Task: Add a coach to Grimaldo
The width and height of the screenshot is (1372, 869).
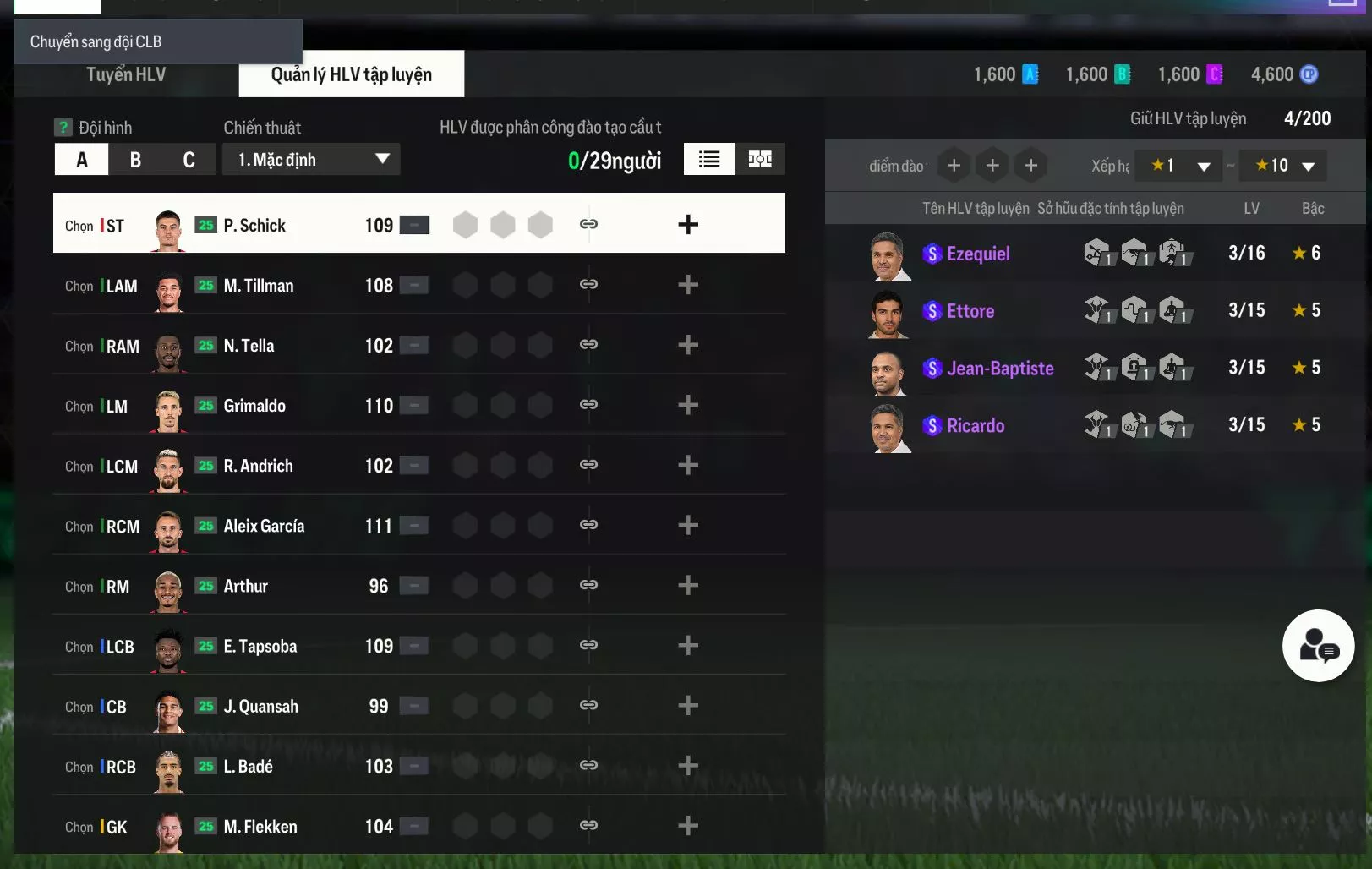Action: pyautogui.click(x=688, y=406)
